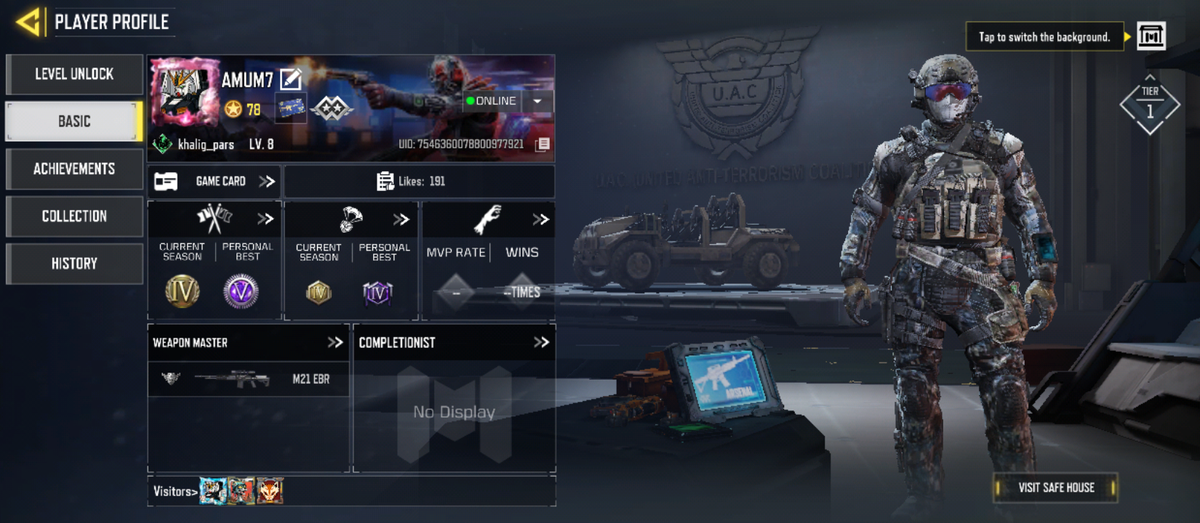1200x523 pixels.
Task: Expand the Weapon Master section
Action: (335, 342)
